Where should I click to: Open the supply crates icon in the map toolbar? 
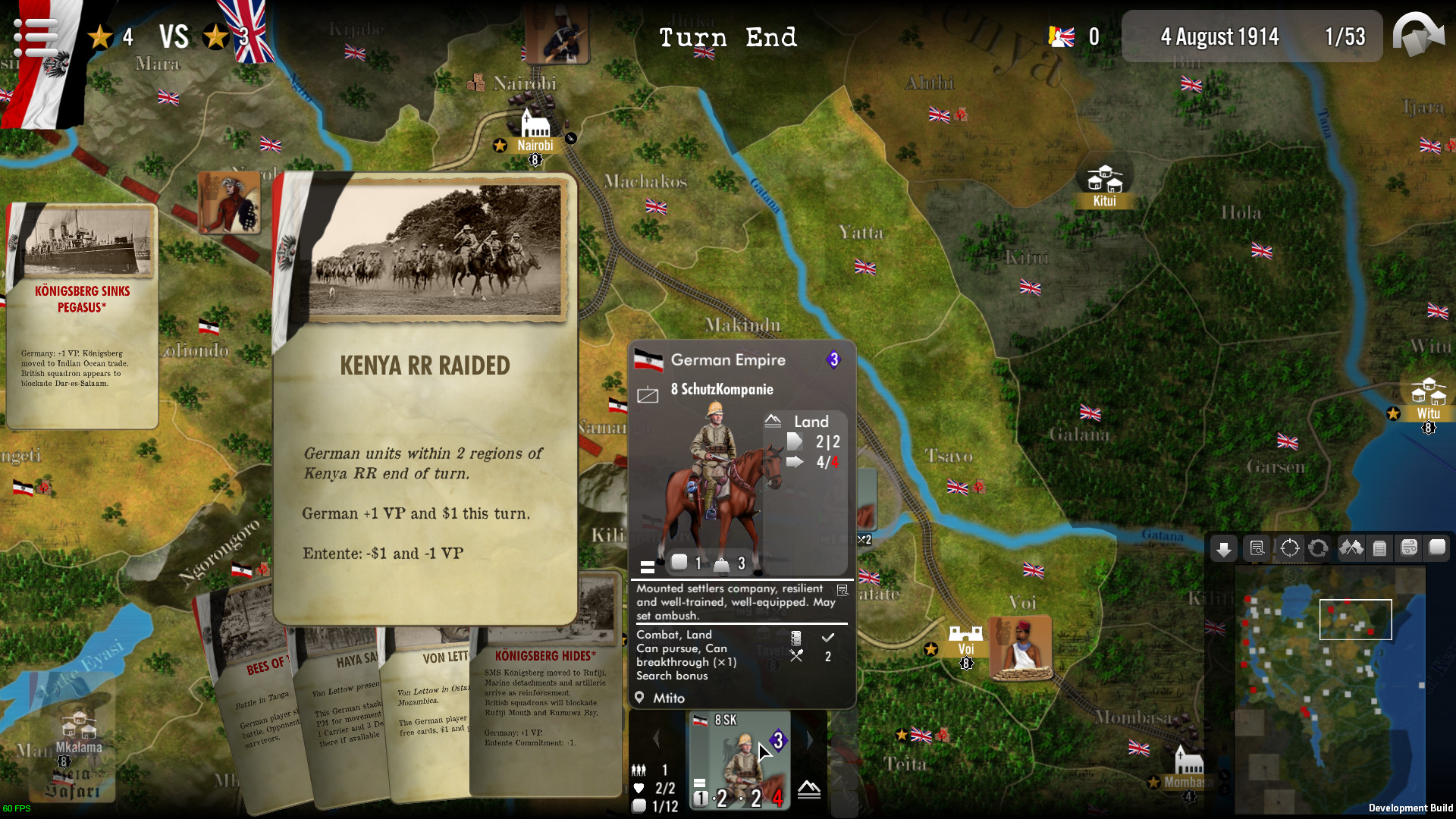1379,548
